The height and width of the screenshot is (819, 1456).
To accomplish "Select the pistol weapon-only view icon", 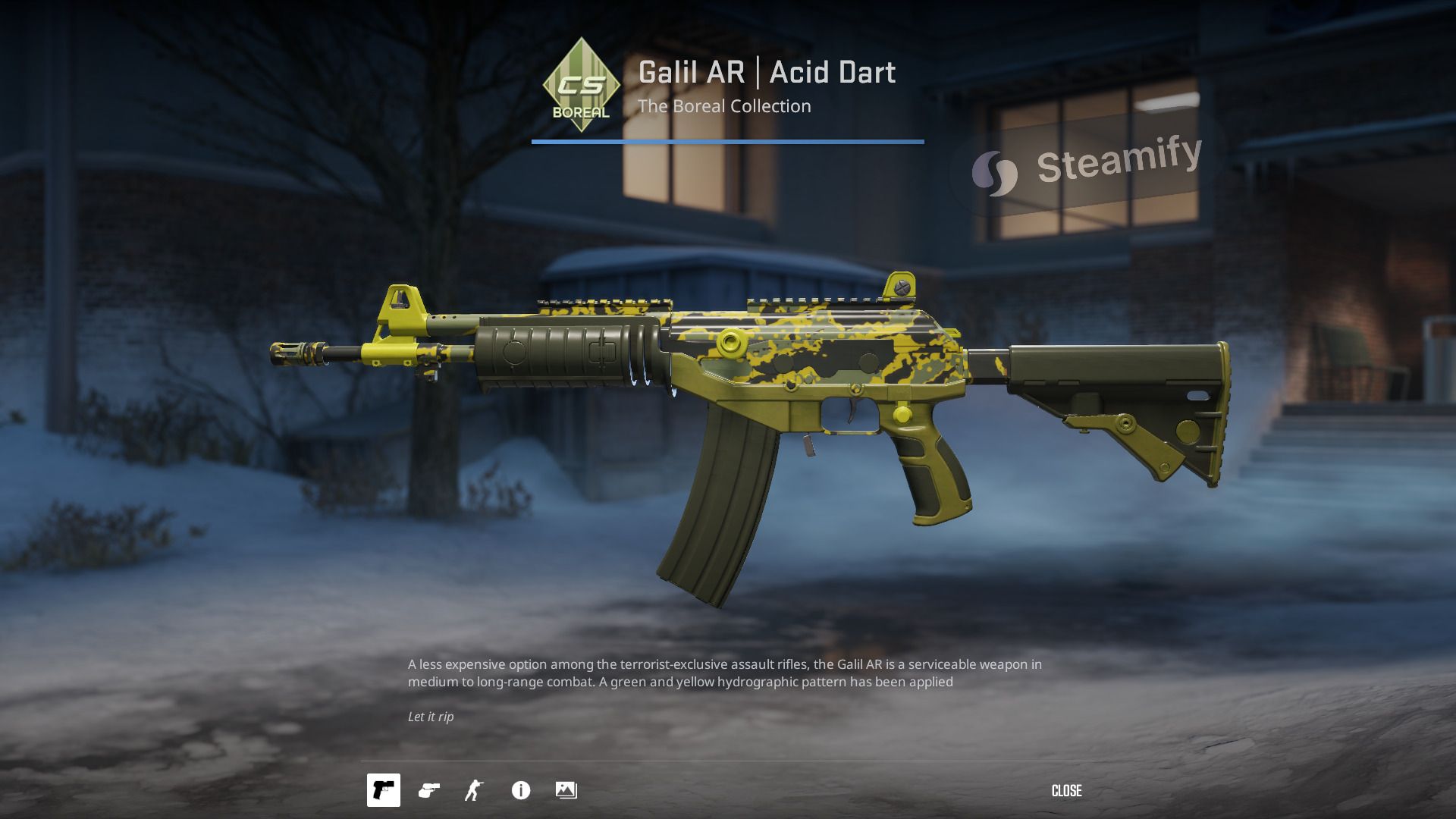I will click(x=384, y=790).
